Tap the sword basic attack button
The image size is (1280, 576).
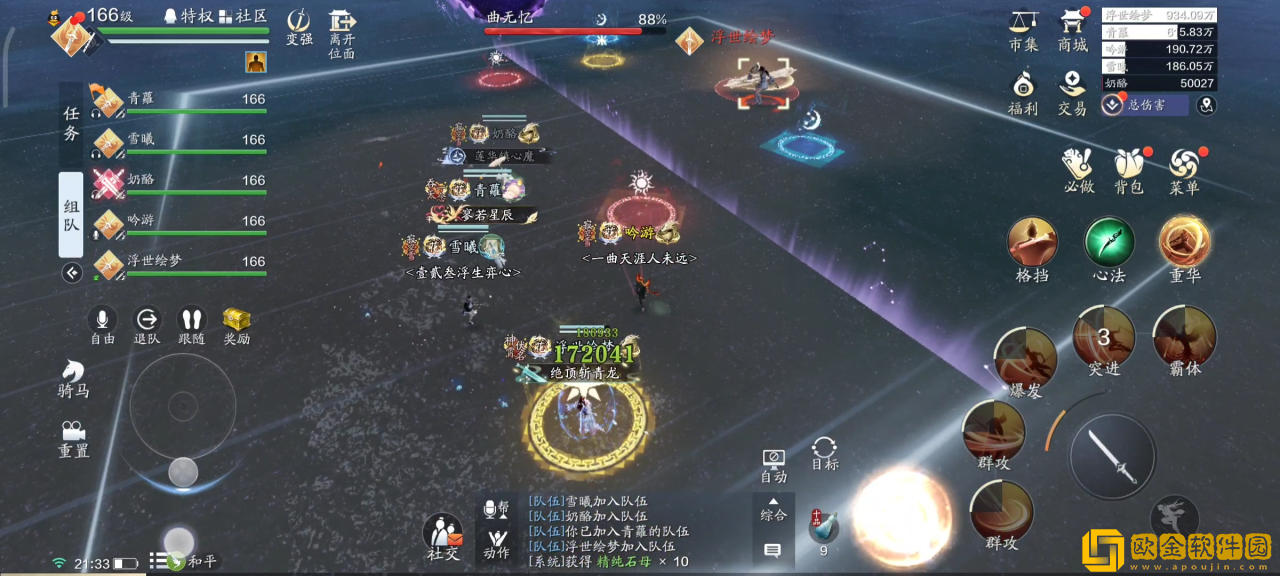click(1113, 456)
